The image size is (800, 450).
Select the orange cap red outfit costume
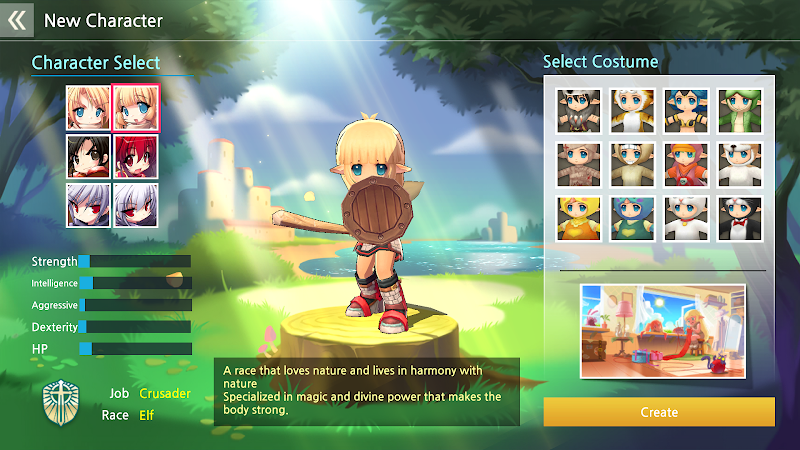tap(686, 163)
